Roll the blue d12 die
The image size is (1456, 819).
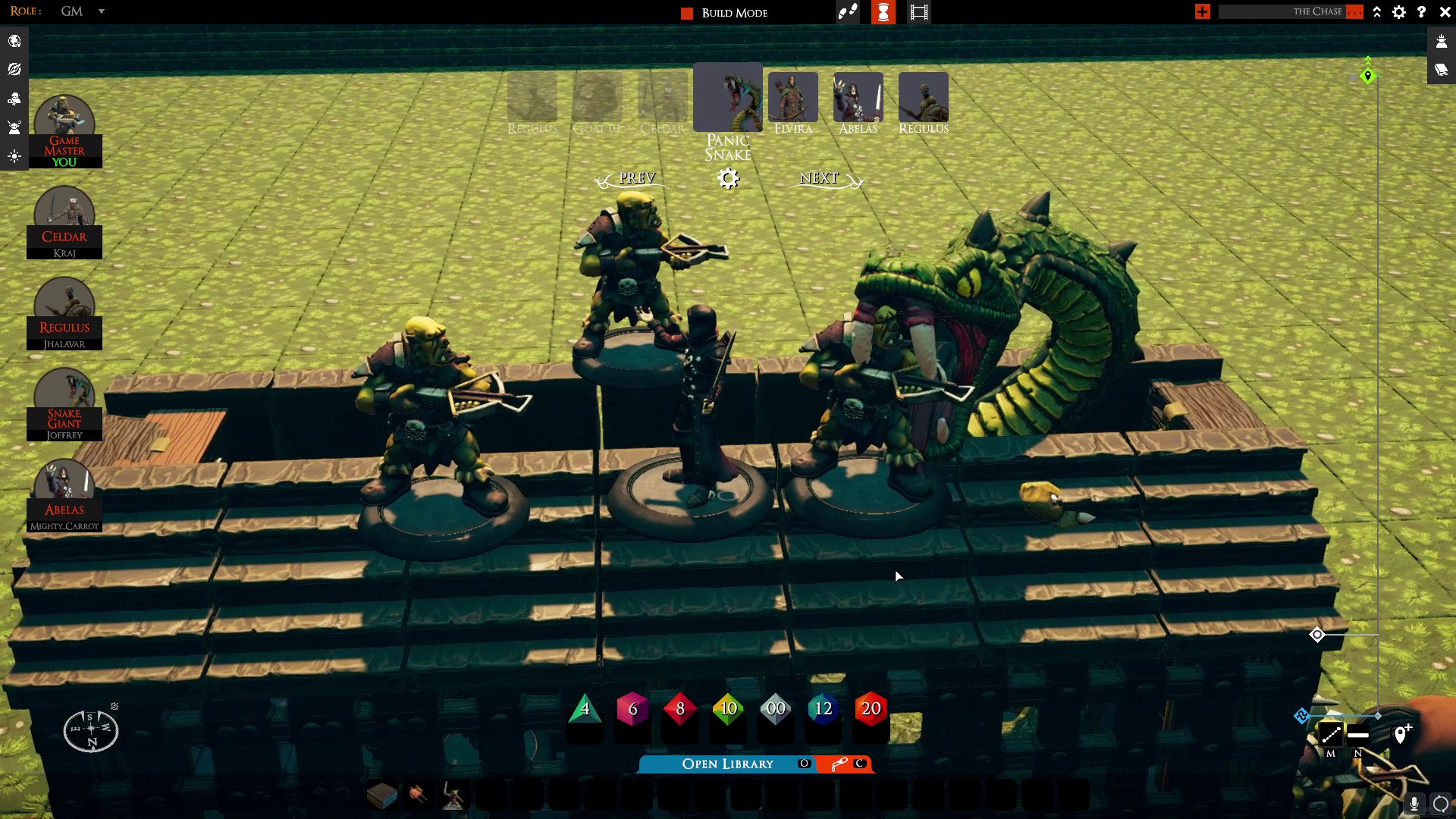pyautogui.click(x=823, y=709)
